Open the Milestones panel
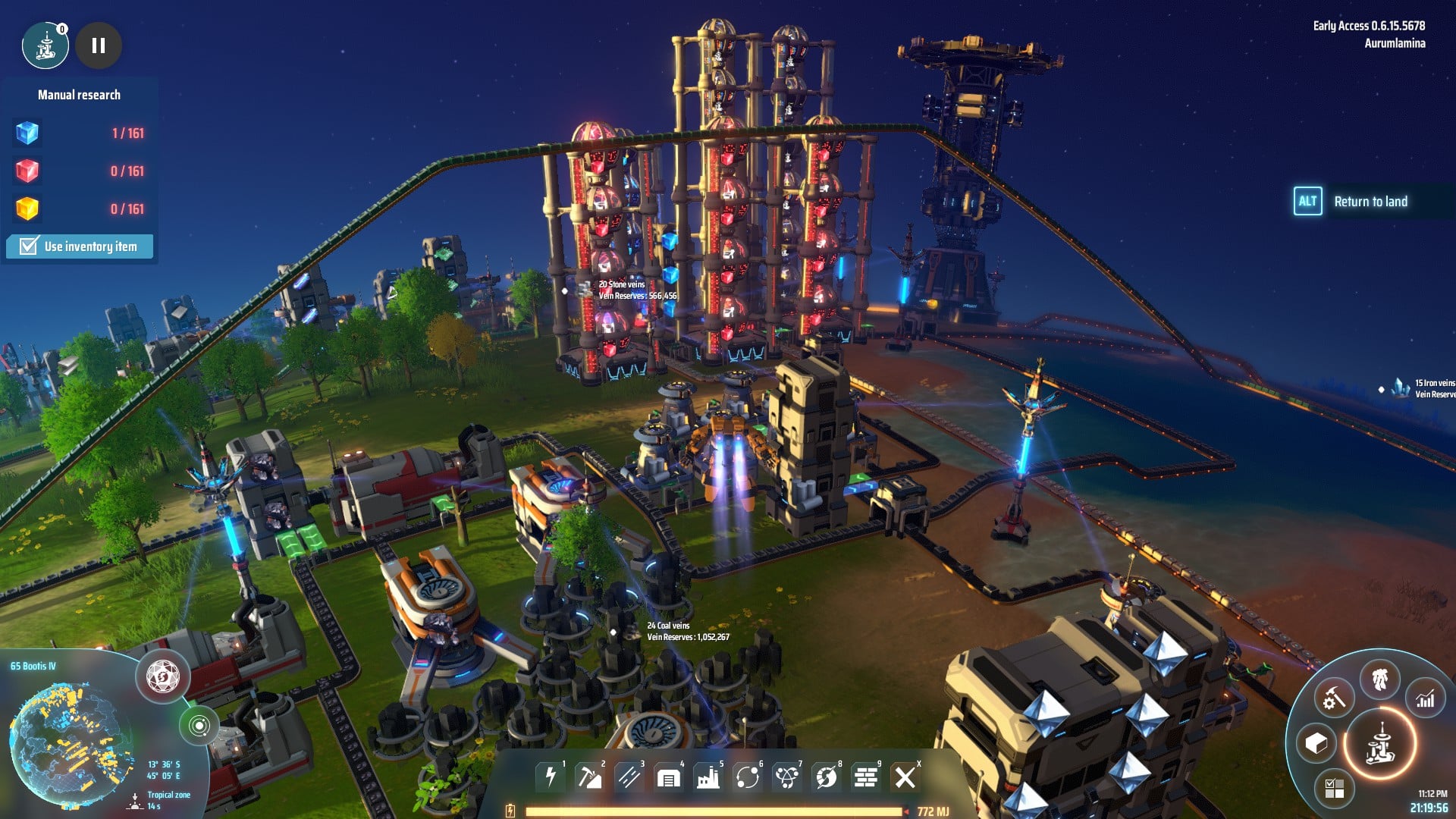 [1334, 789]
